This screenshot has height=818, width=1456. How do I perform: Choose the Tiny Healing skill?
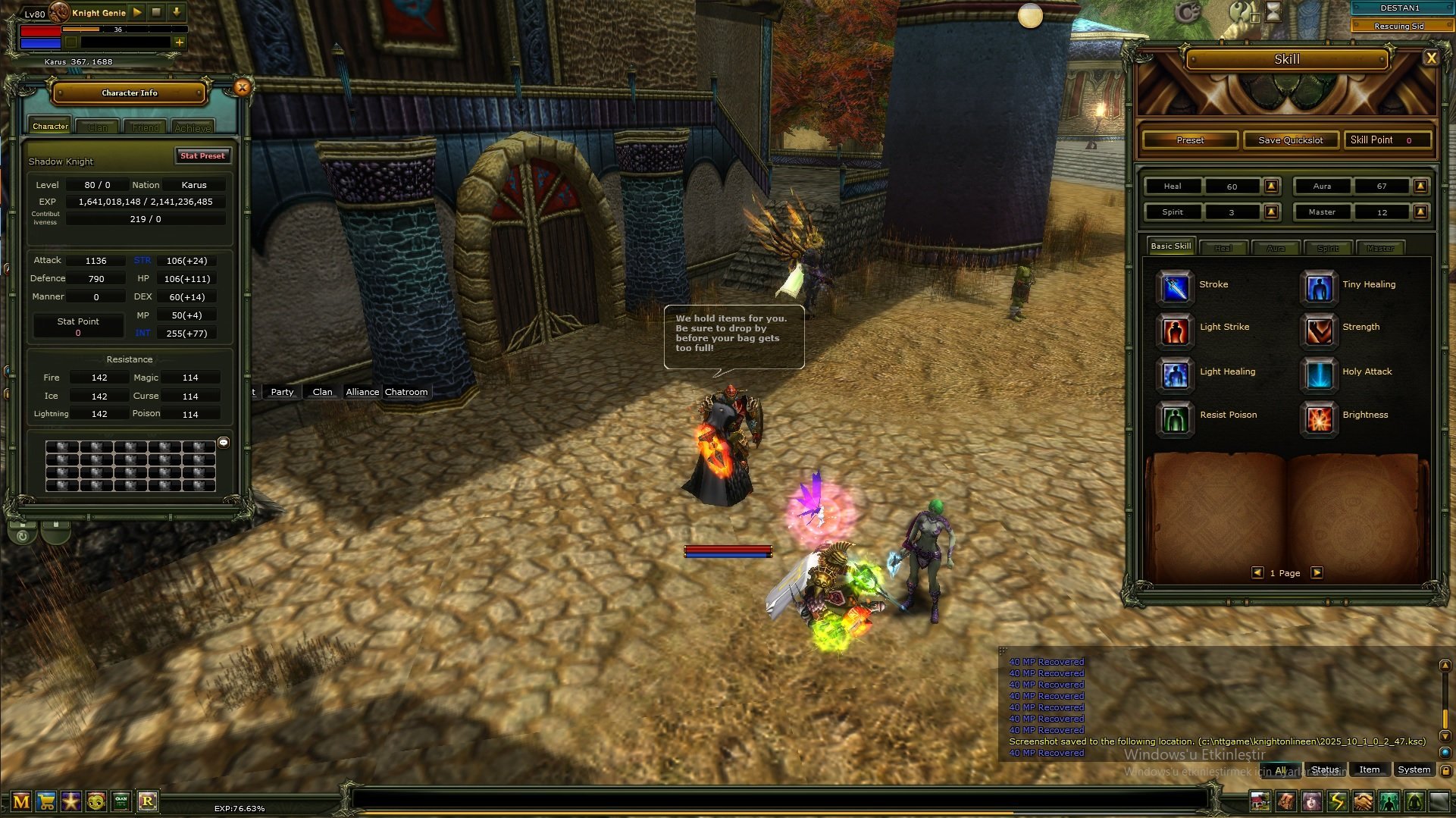click(x=1319, y=287)
